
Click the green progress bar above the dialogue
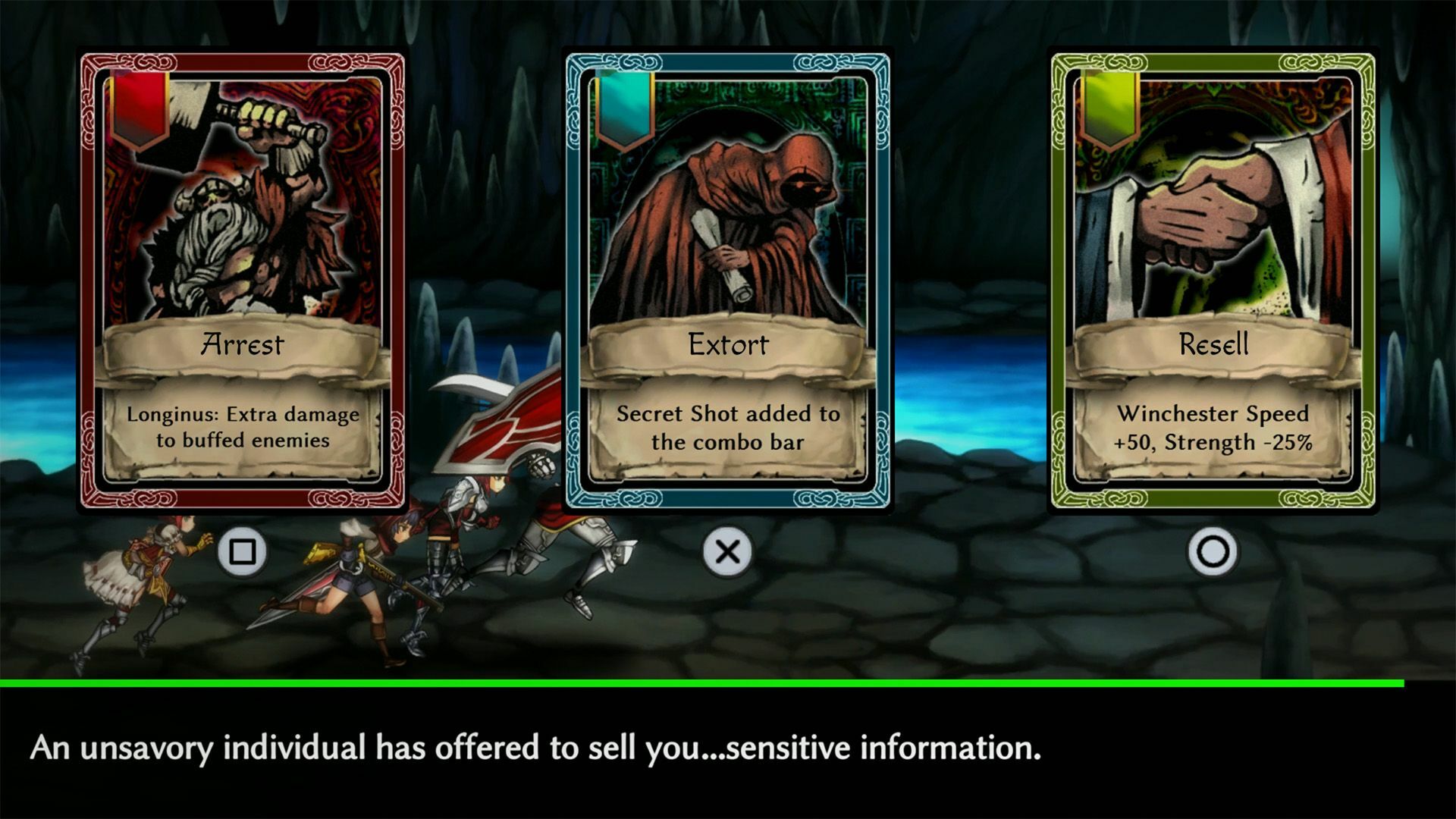tap(728, 685)
